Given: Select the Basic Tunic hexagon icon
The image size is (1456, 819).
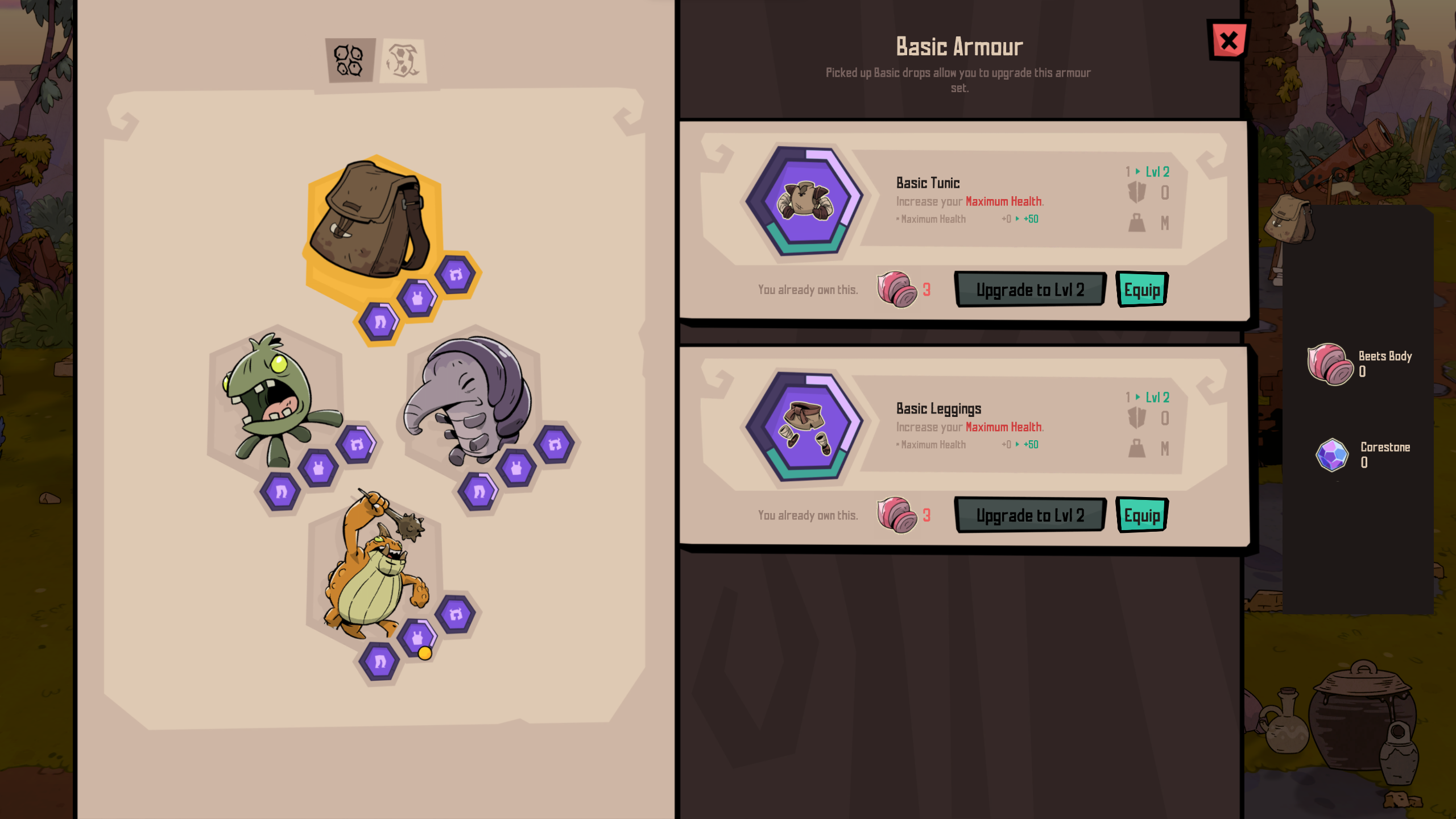Looking at the screenshot, I should (805, 201).
